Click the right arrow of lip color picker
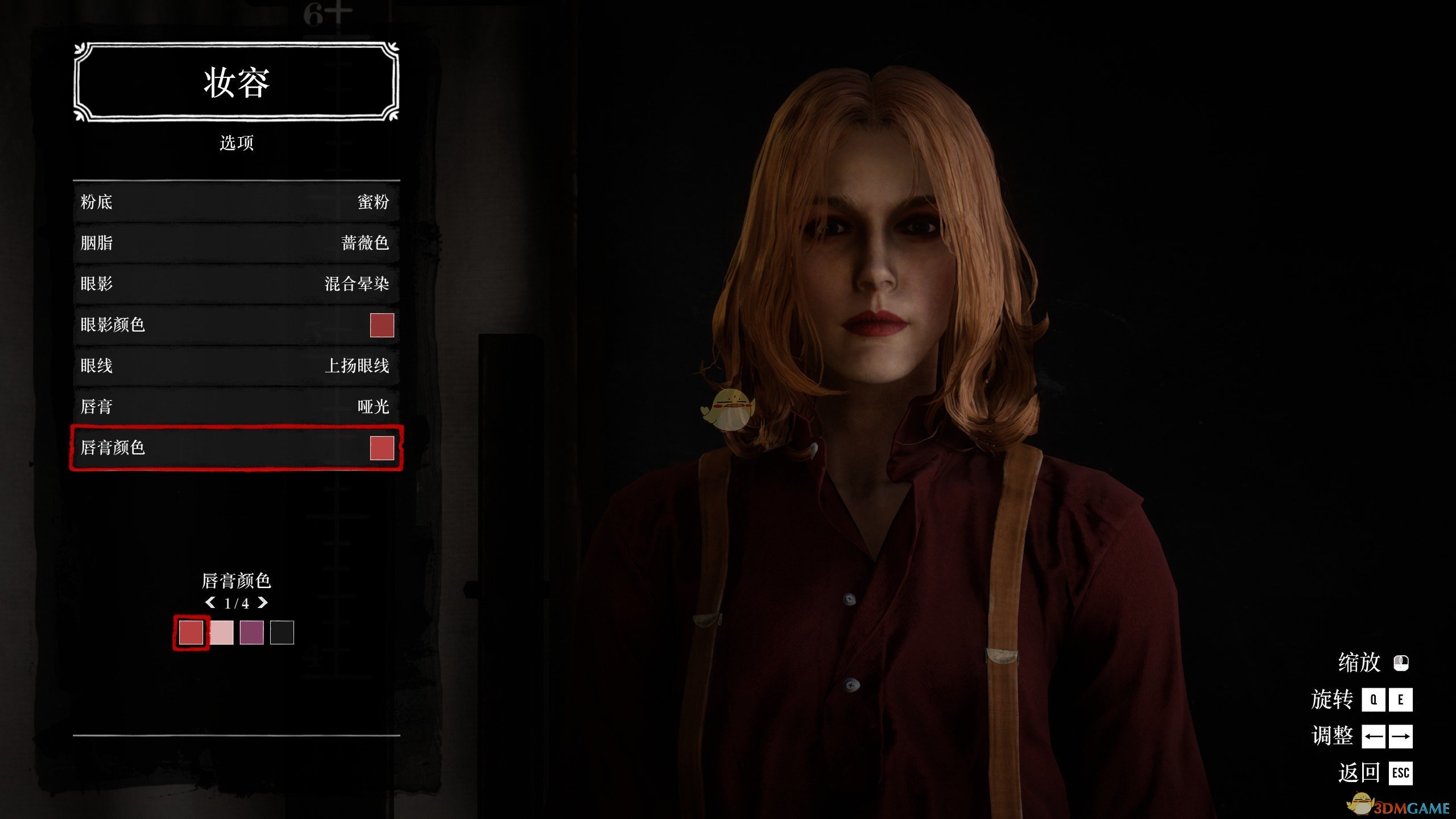The width and height of the screenshot is (1456, 819). pyautogui.click(x=263, y=602)
